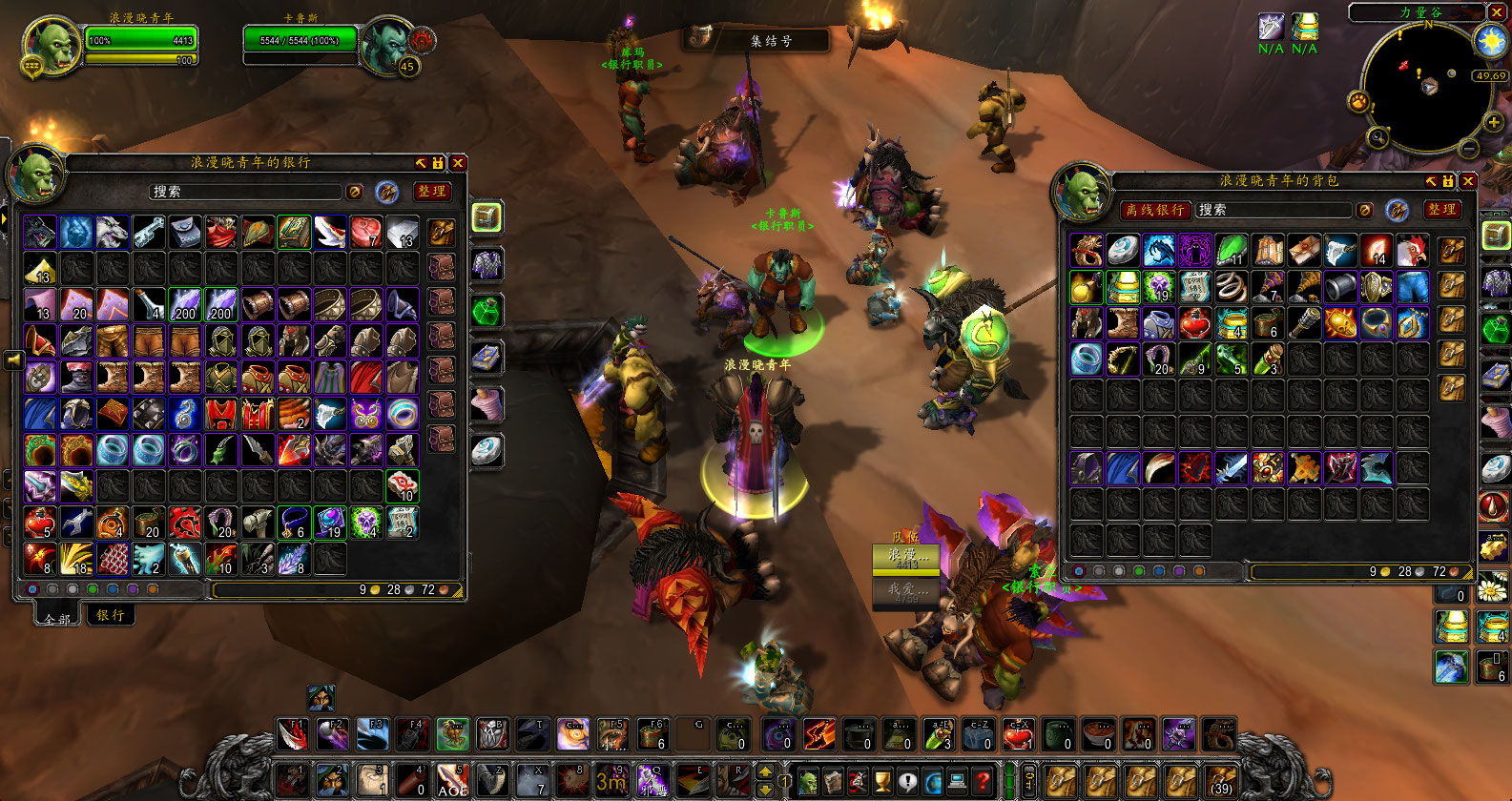Open the minimap

click(1427, 88)
